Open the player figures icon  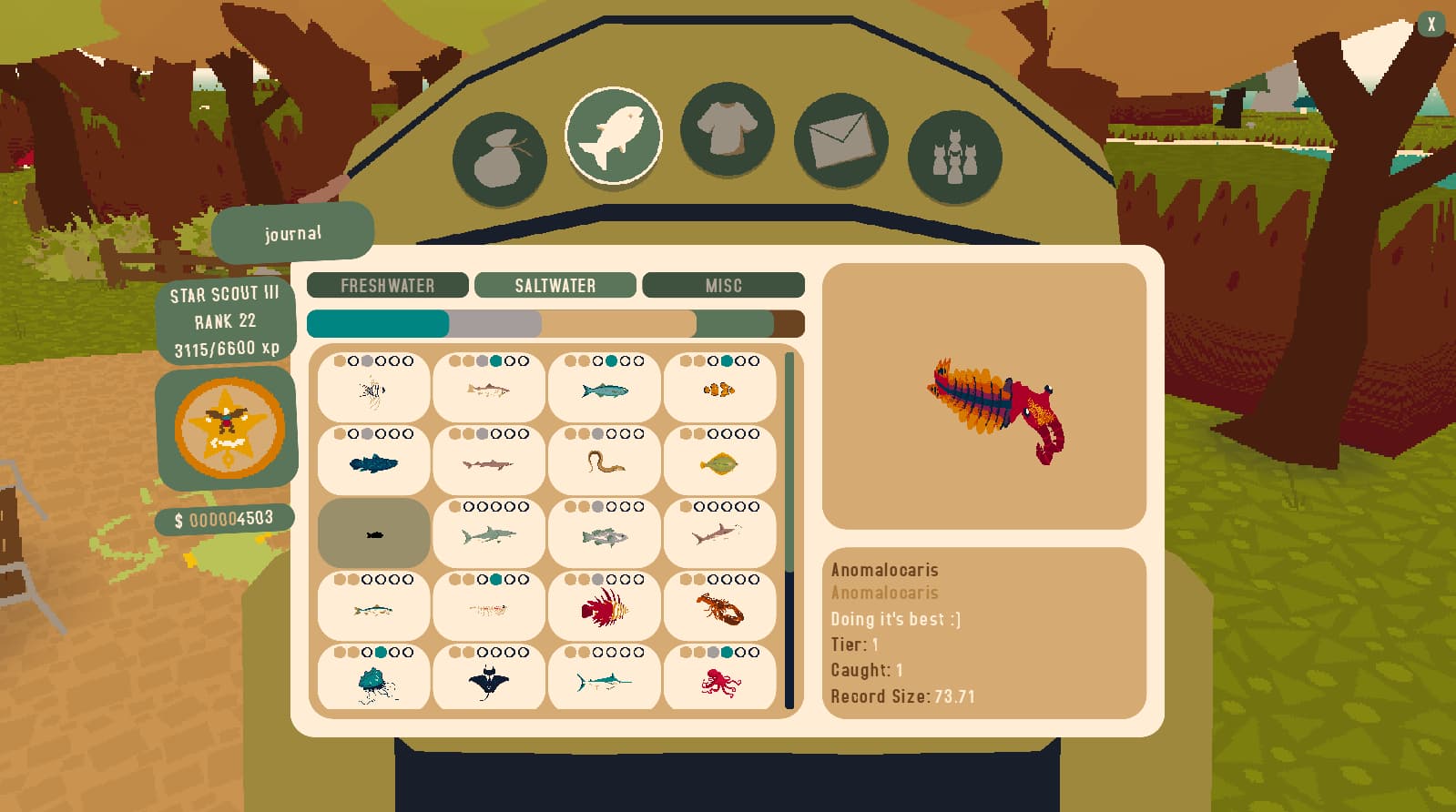coord(952,156)
